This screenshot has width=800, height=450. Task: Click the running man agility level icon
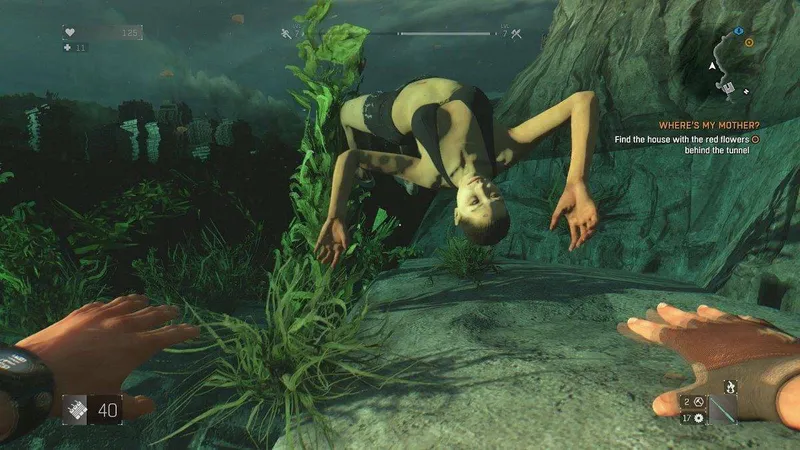point(285,35)
